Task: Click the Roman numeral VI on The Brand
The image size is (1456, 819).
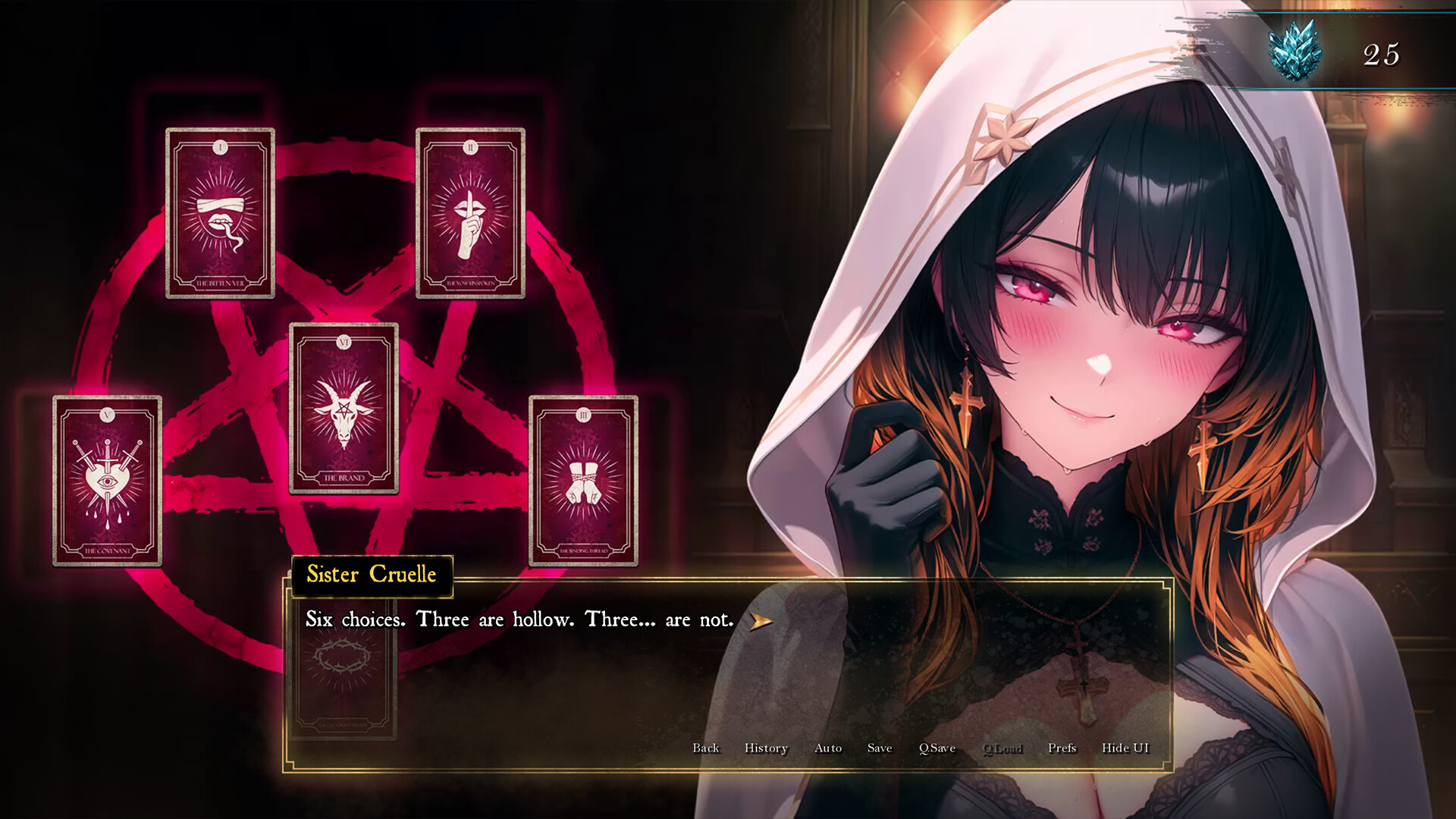Action: click(x=344, y=343)
